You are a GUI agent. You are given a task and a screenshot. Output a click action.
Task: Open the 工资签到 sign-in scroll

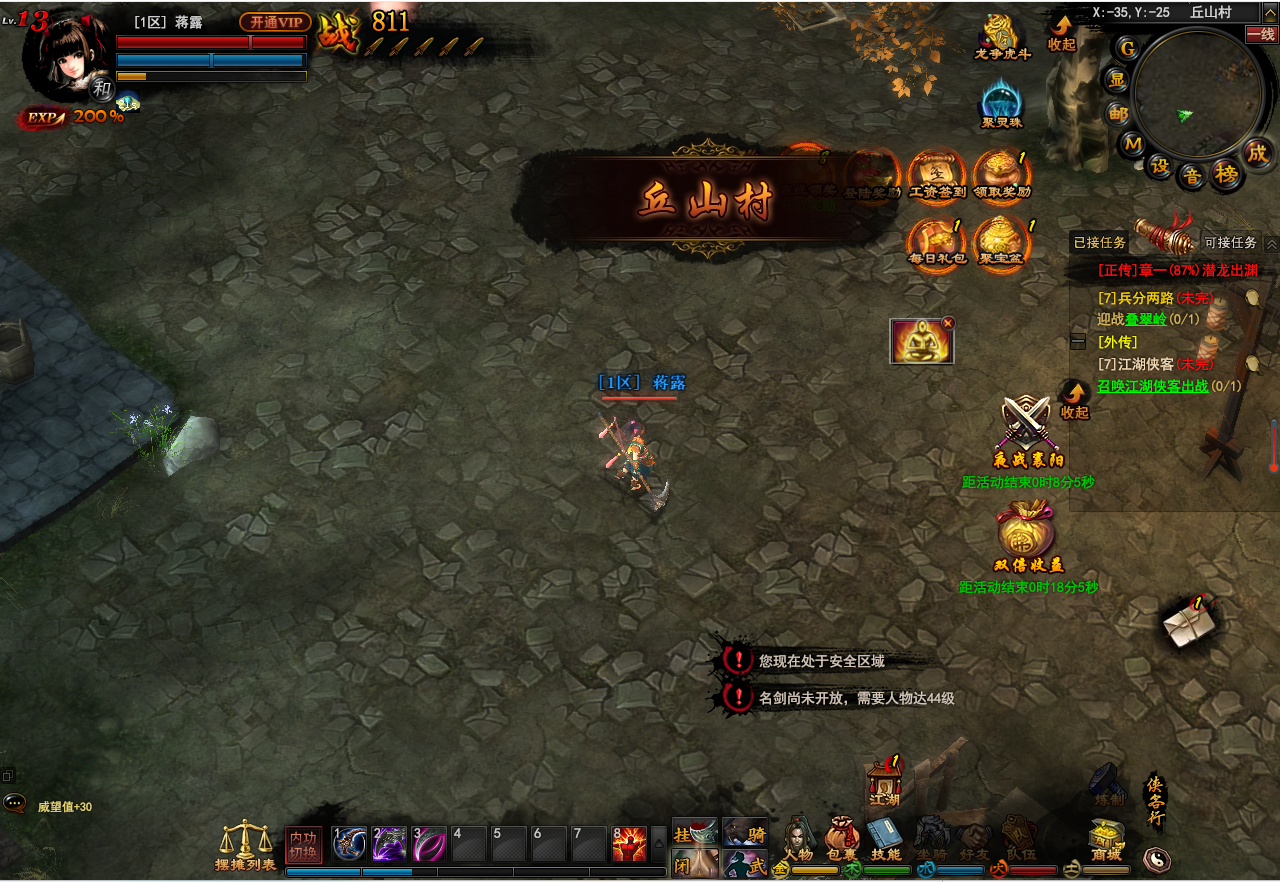coord(935,174)
